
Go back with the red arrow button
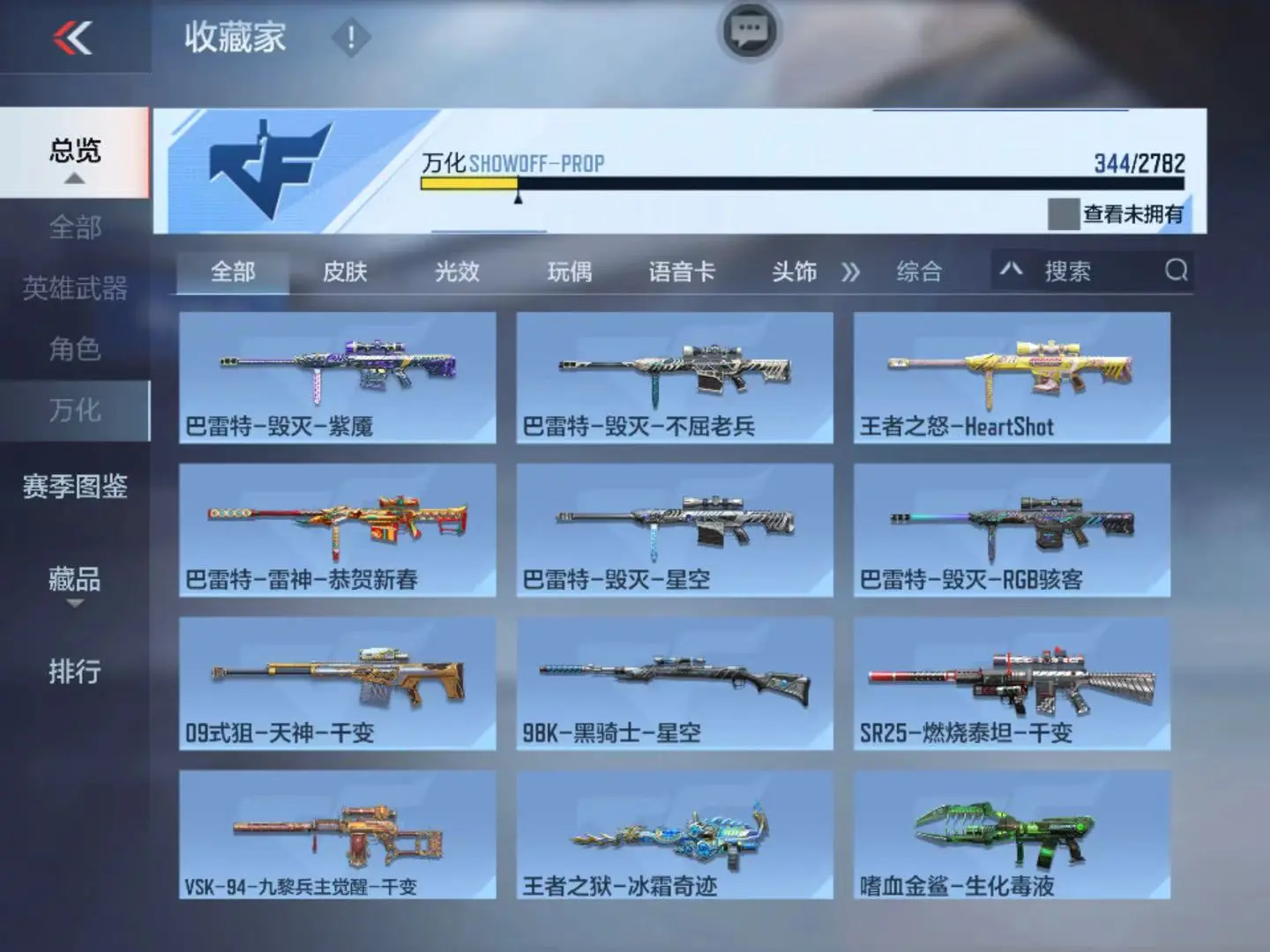72,37
